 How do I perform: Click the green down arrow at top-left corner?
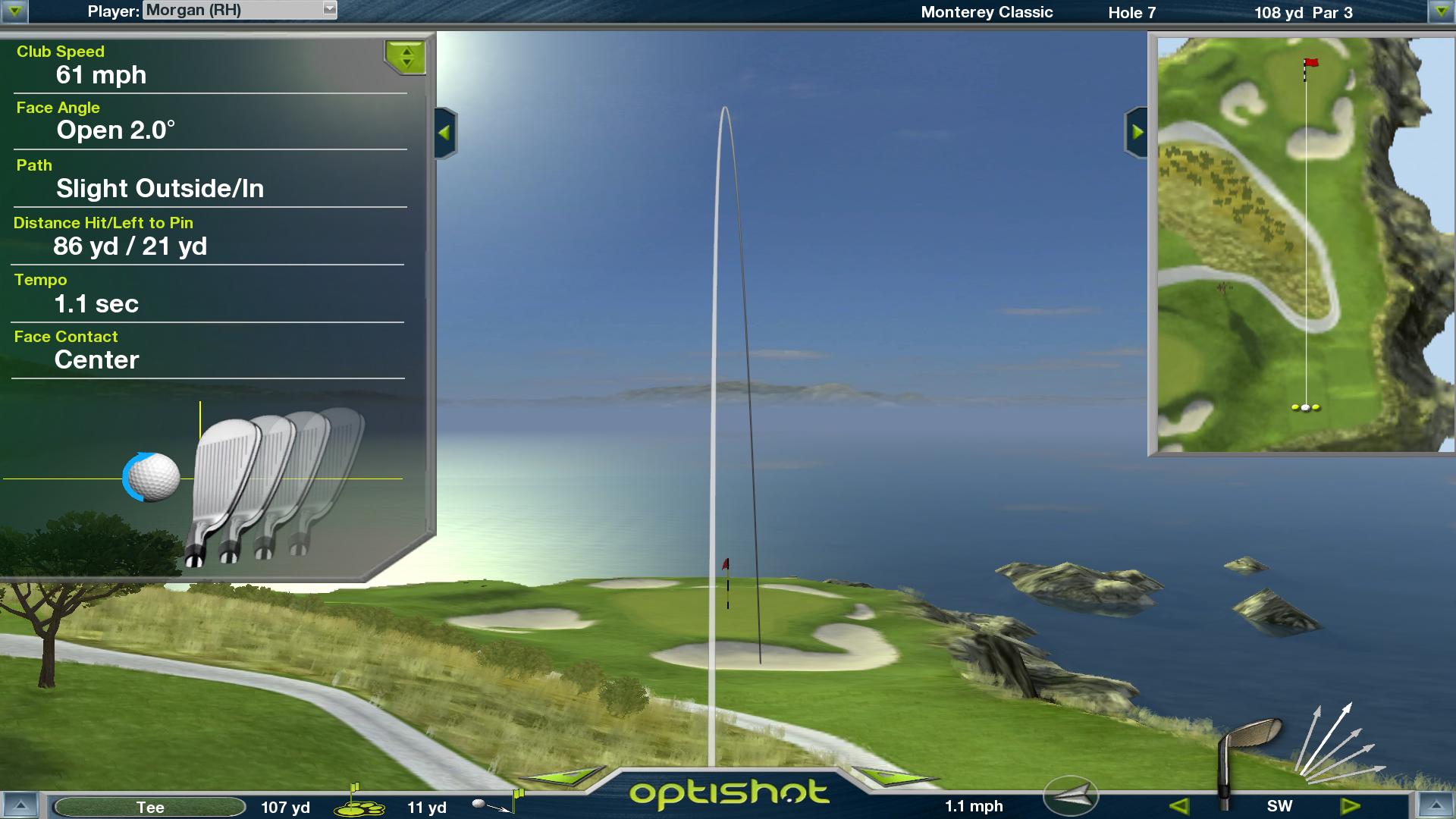point(14,11)
